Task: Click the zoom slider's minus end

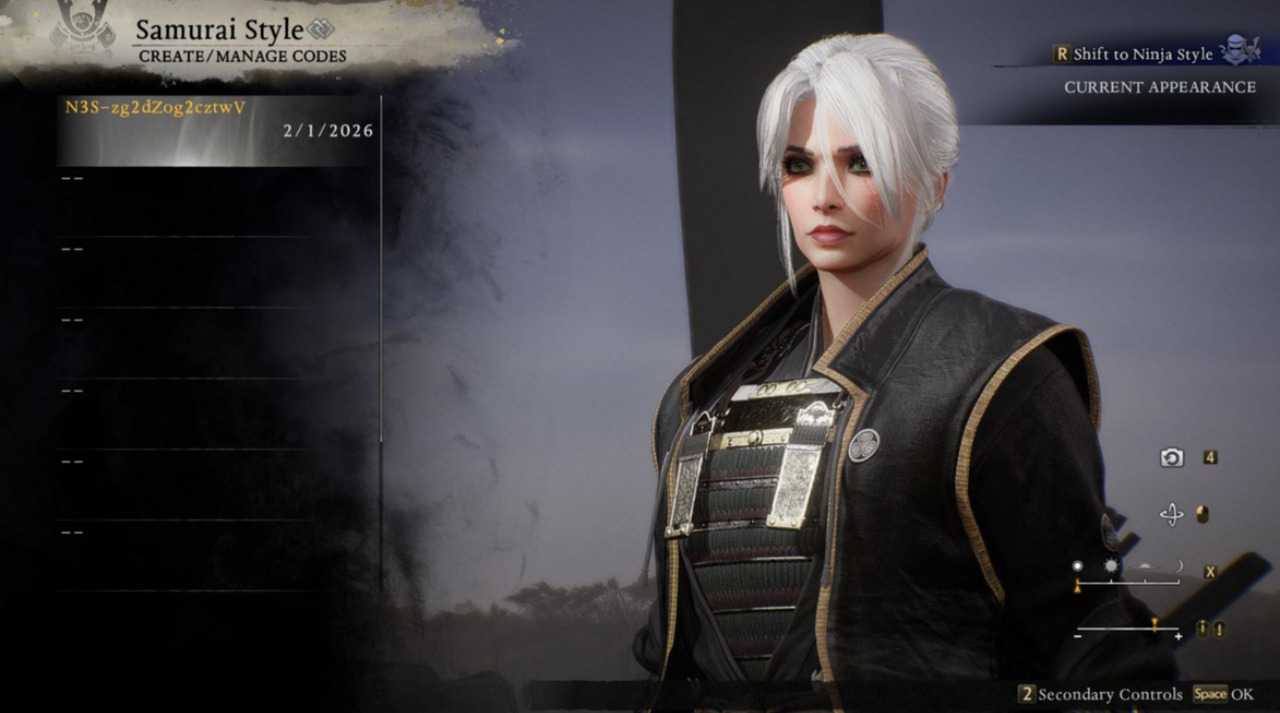Action: click(x=1078, y=636)
